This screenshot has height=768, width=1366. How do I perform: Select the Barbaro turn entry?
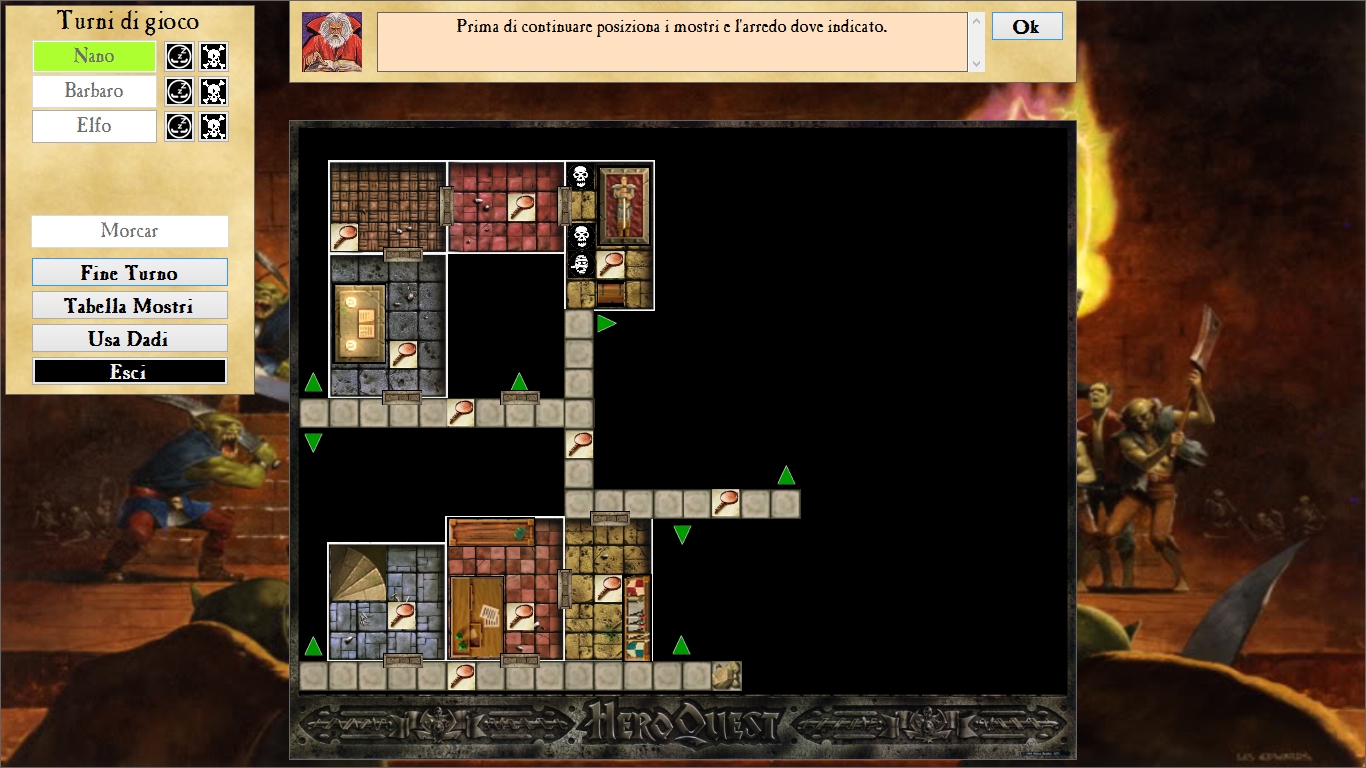(x=94, y=91)
